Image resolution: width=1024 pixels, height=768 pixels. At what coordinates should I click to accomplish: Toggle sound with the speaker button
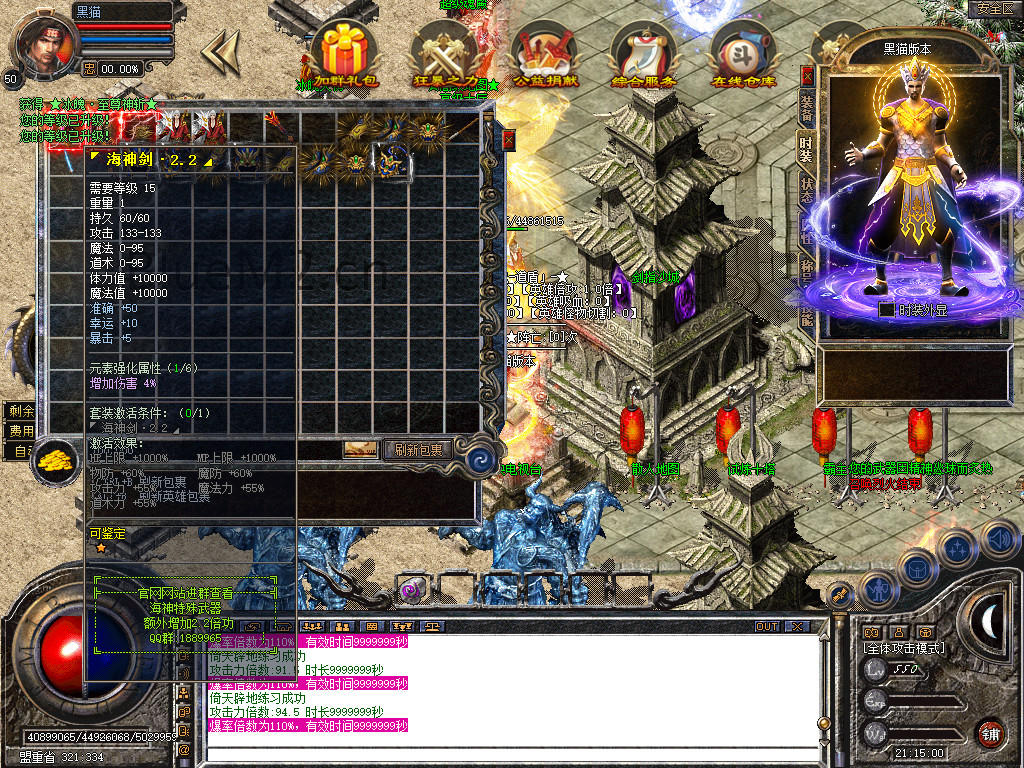pyautogui.click(x=1000, y=541)
